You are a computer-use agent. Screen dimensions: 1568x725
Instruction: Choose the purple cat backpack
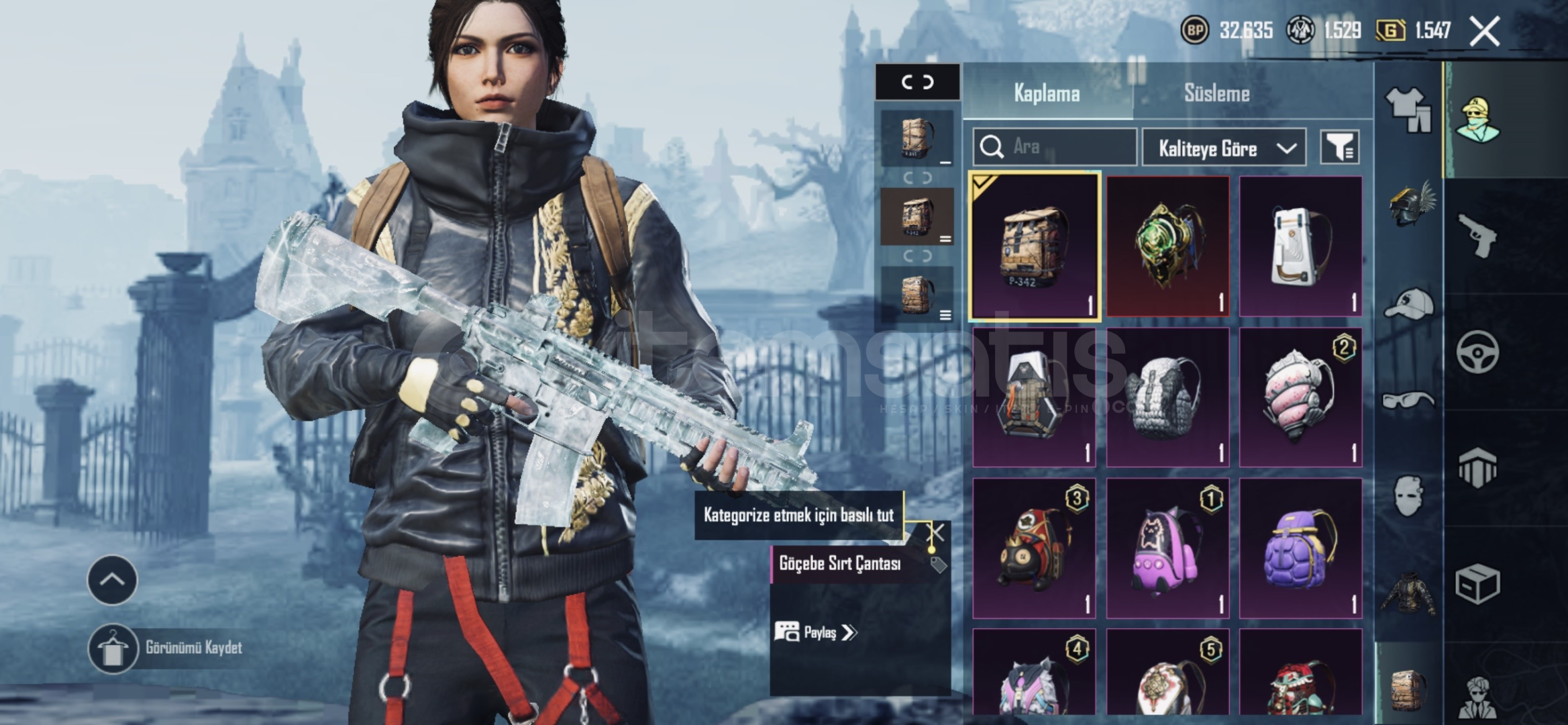coord(1167,548)
